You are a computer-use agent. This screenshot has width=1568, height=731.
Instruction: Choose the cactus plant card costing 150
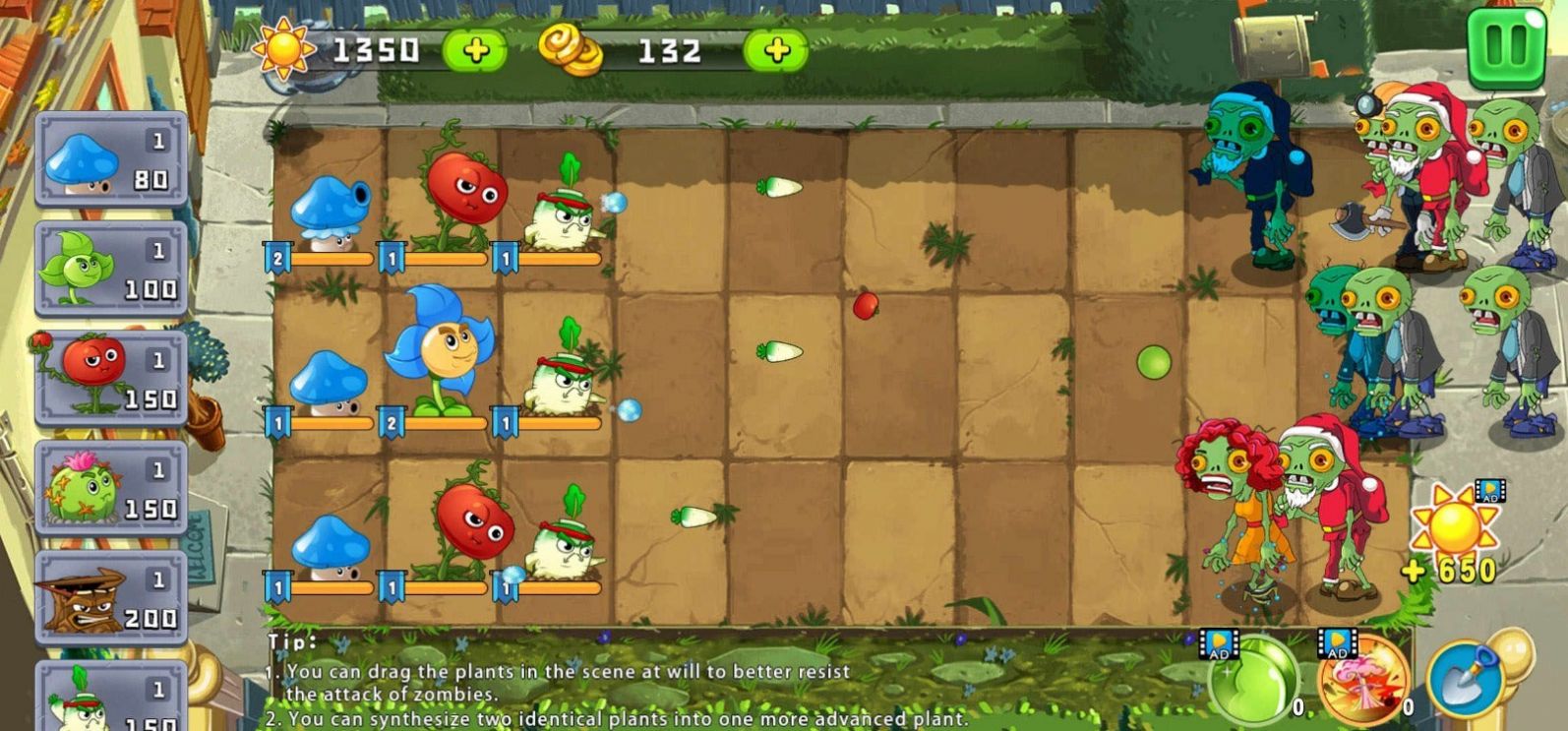[108, 487]
